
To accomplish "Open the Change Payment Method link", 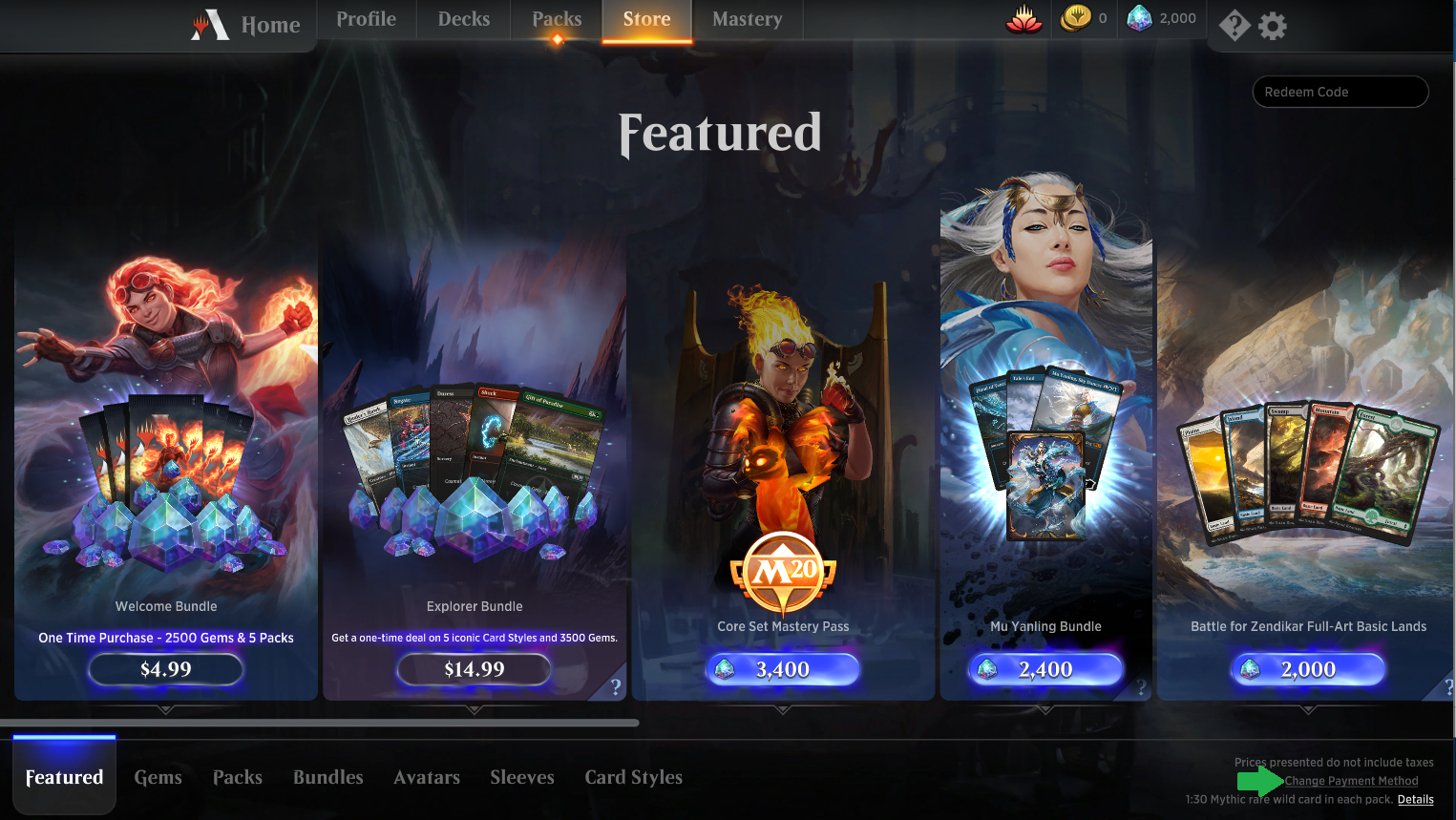I will 1352,780.
